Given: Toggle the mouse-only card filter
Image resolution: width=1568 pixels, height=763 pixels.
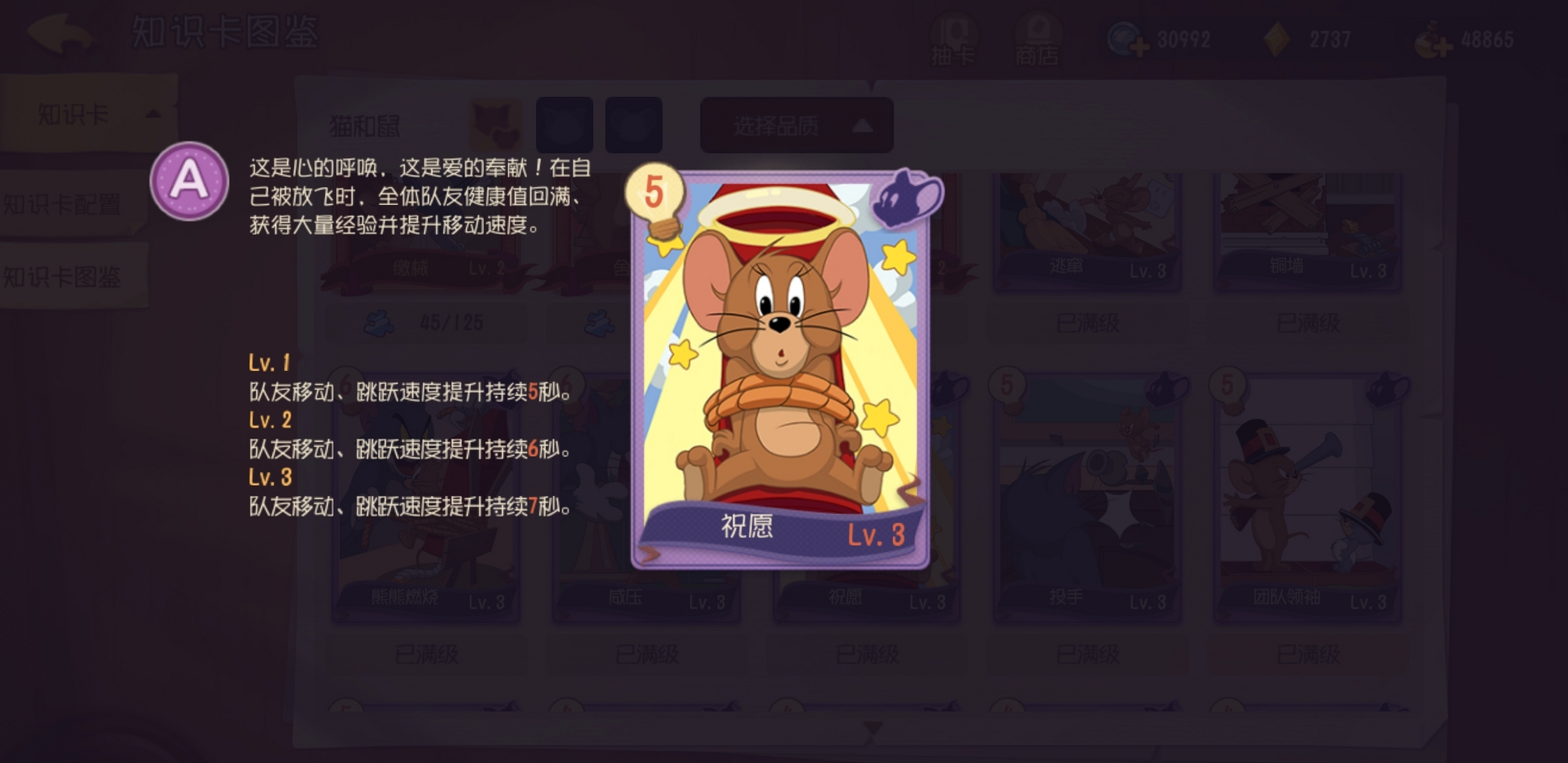Looking at the screenshot, I should tap(632, 123).
